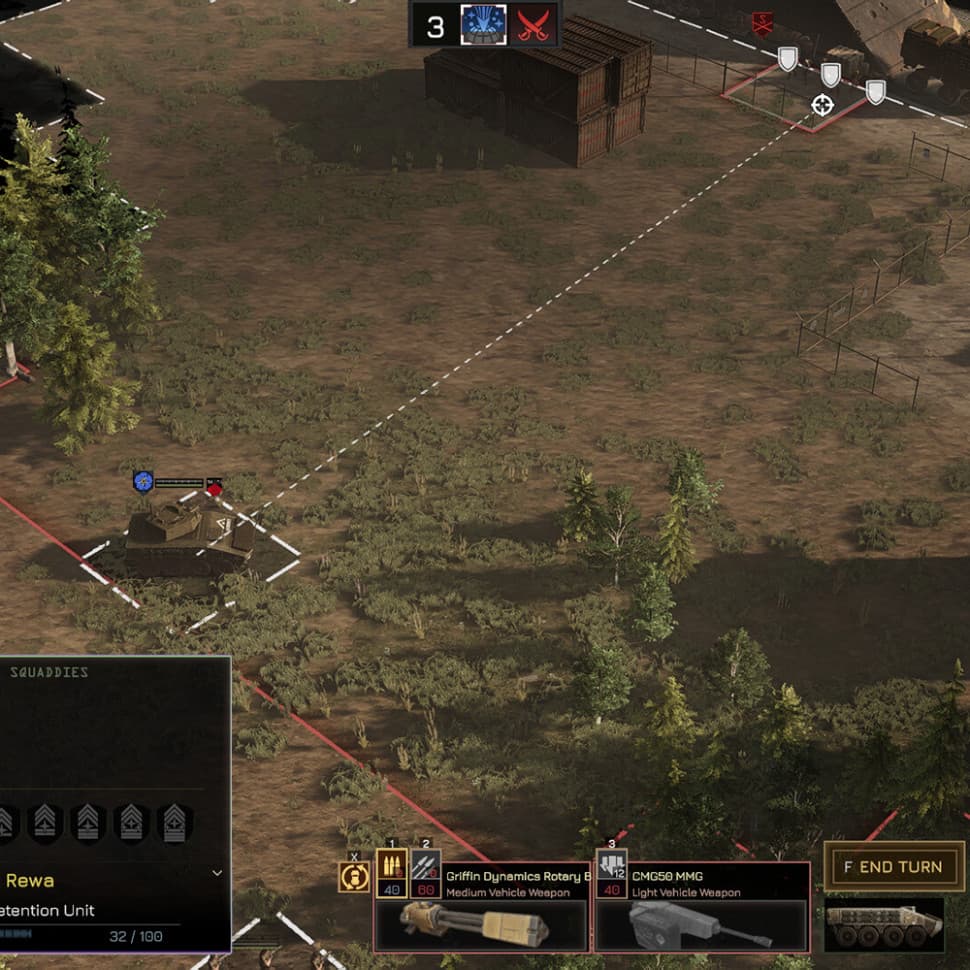Click the crosshair target marker on the path
The width and height of the screenshot is (970, 970).
[x=822, y=105]
